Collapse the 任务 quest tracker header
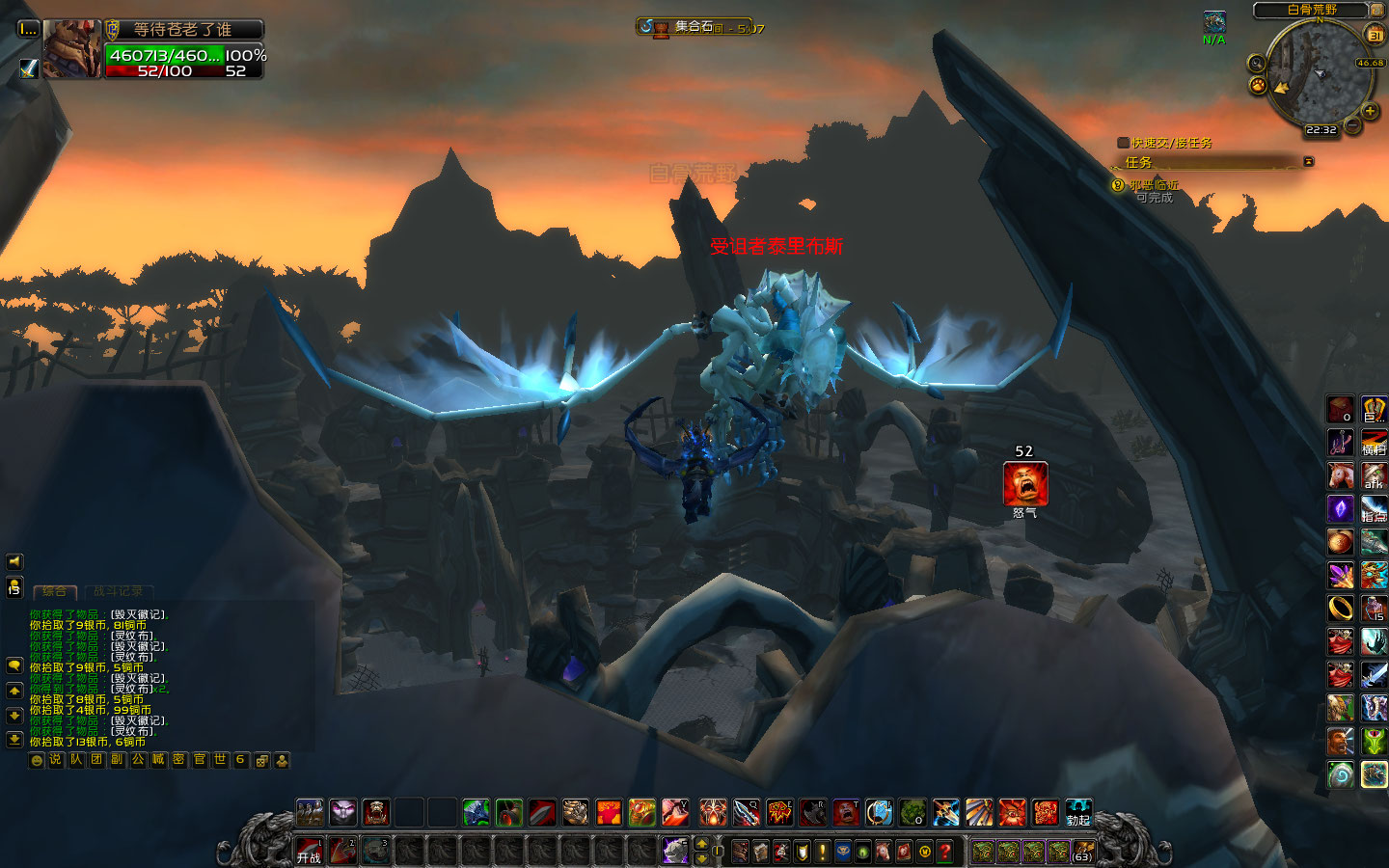1389x868 pixels. click(x=1309, y=162)
